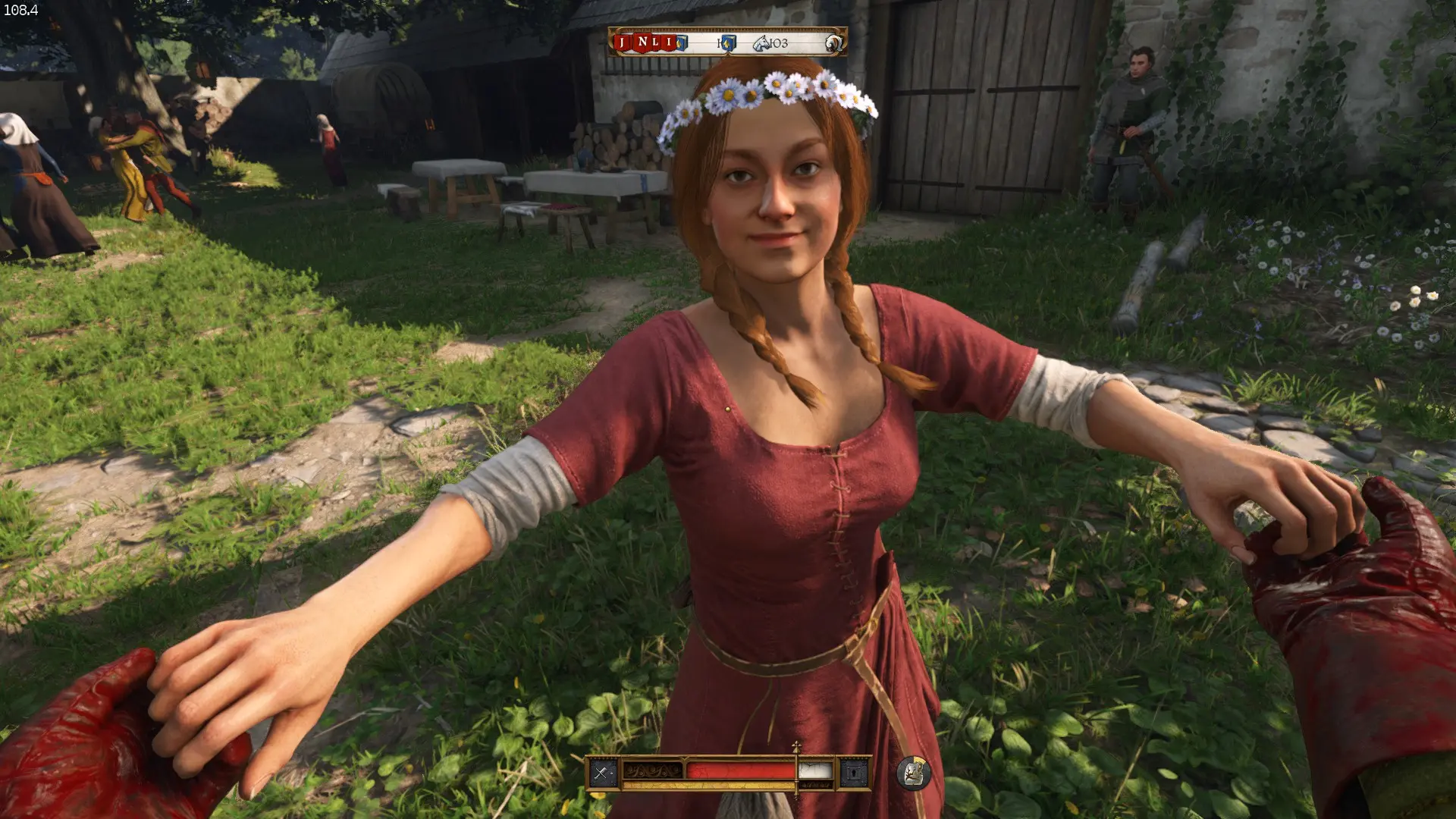1456x819 pixels.
Task: Select the keyhole lock icon
Action: tap(855, 773)
